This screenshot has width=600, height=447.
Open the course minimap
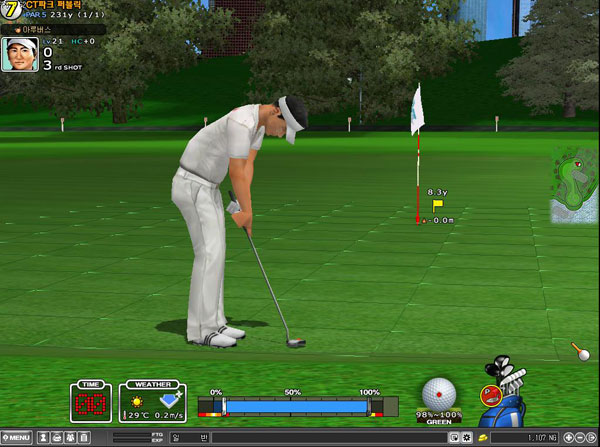(x=575, y=184)
